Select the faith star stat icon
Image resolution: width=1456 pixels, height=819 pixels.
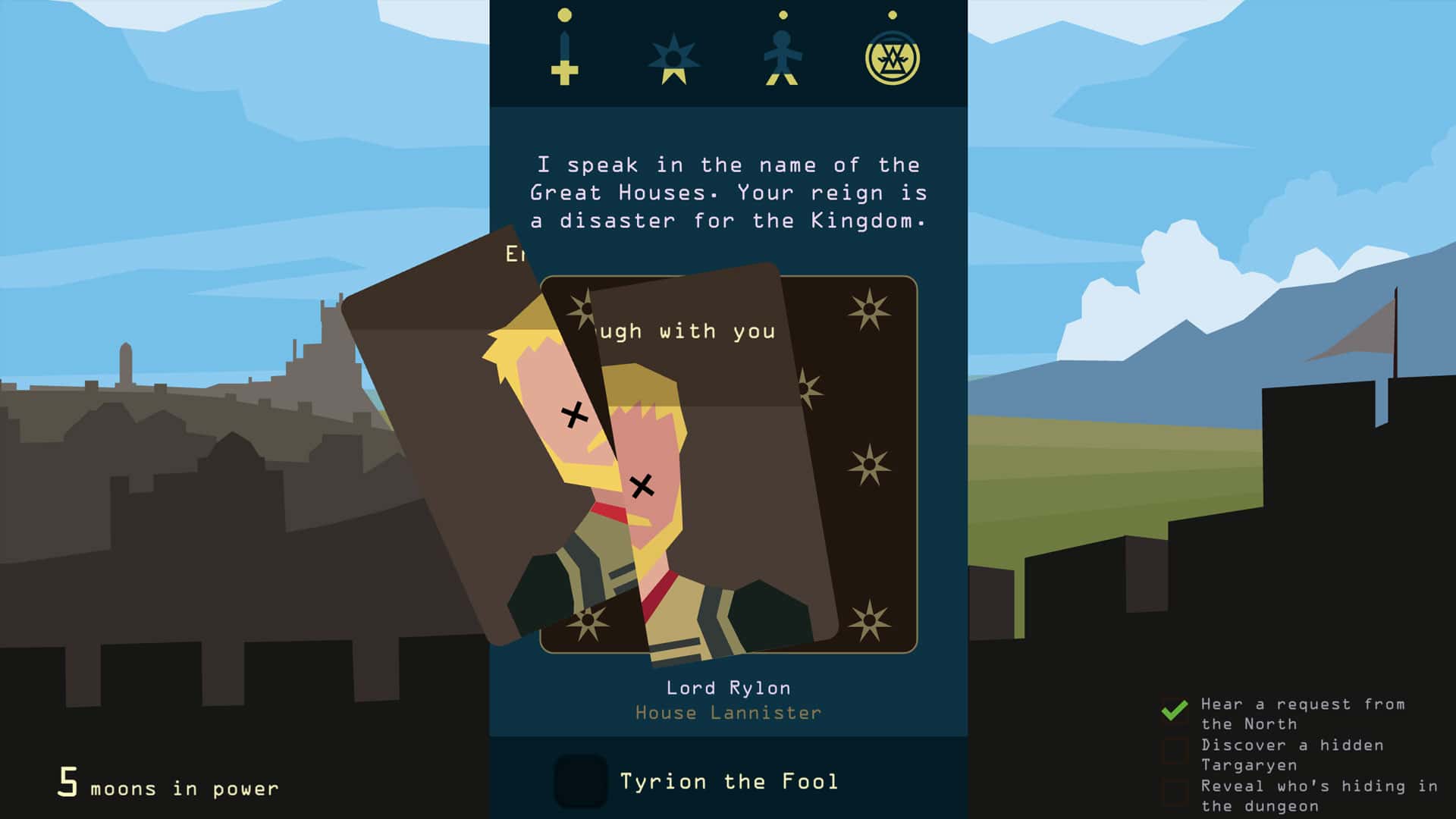[672, 57]
